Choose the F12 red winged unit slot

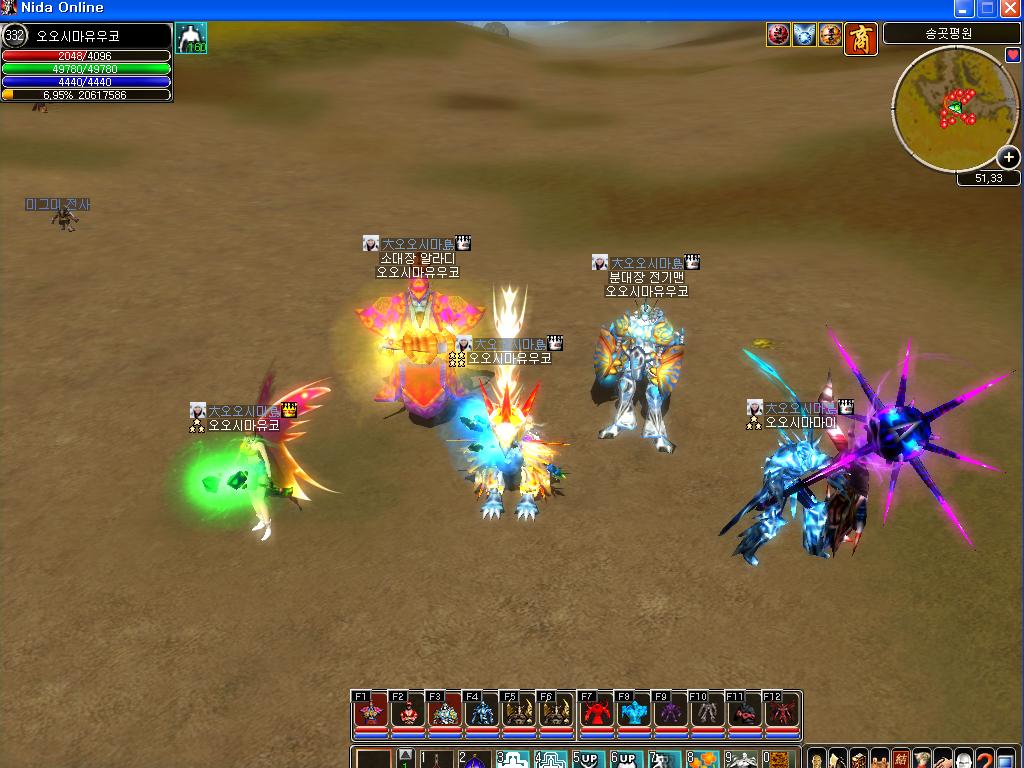(783, 714)
